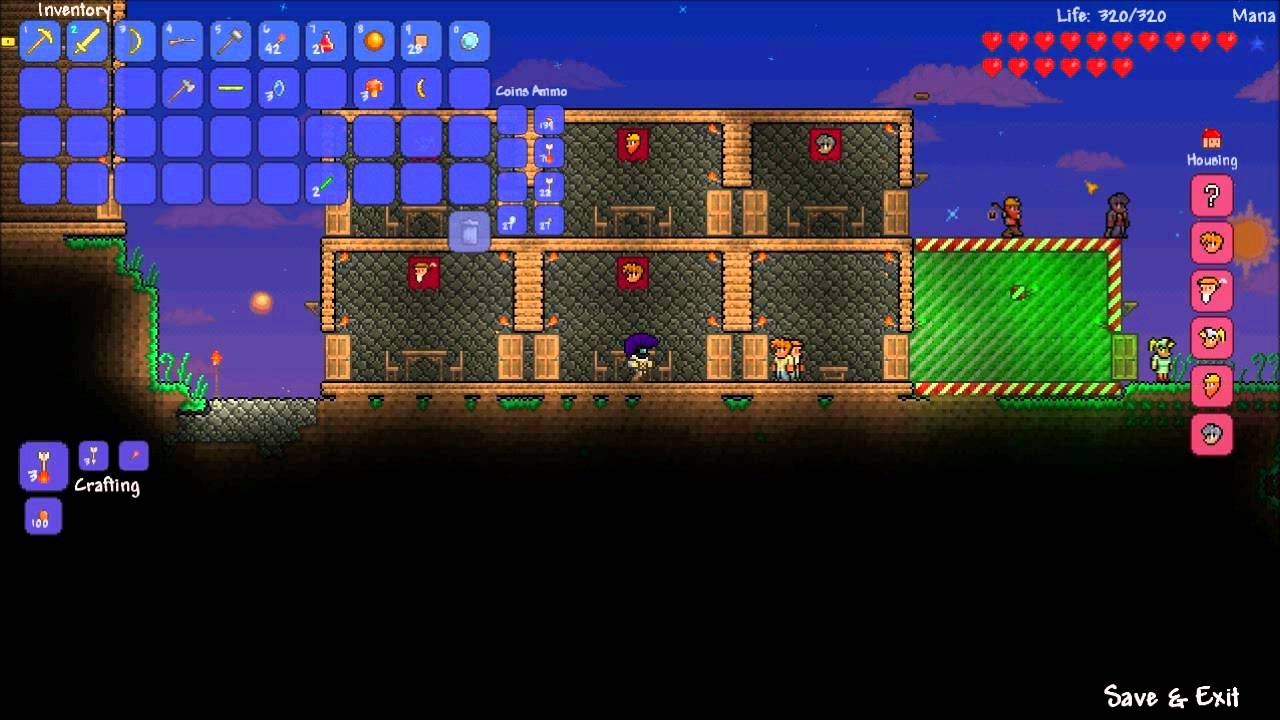Select the pickaxe in hotbar slot 1
1280x720 pixels.
[x=40, y=41]
